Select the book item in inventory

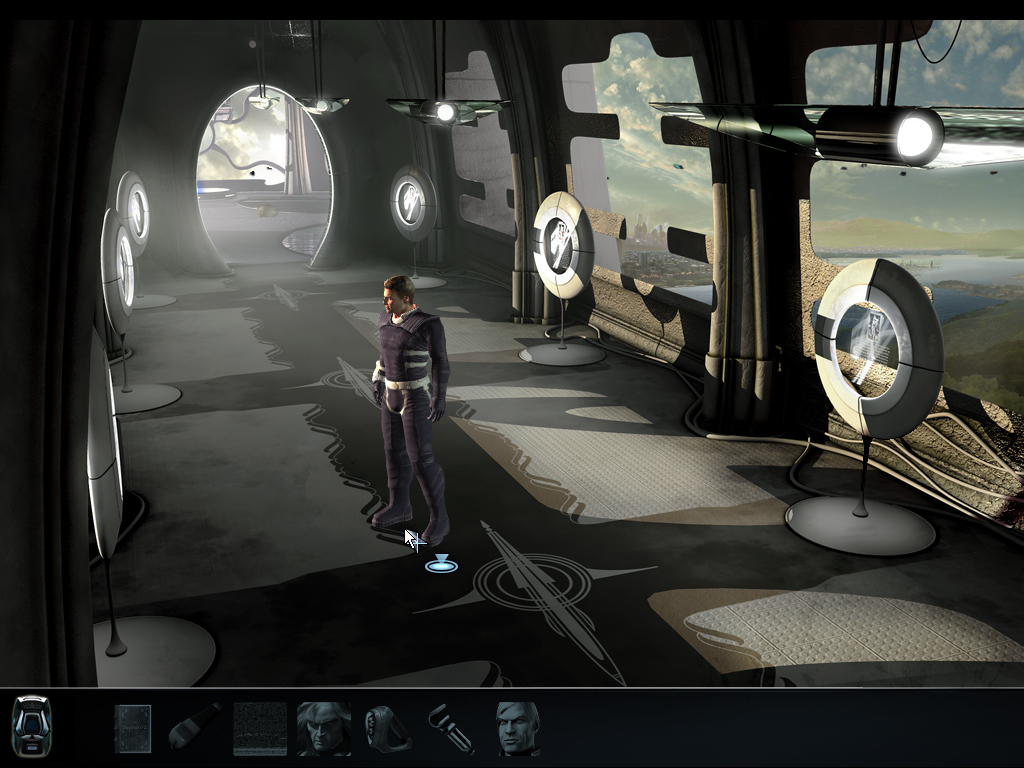132,728
